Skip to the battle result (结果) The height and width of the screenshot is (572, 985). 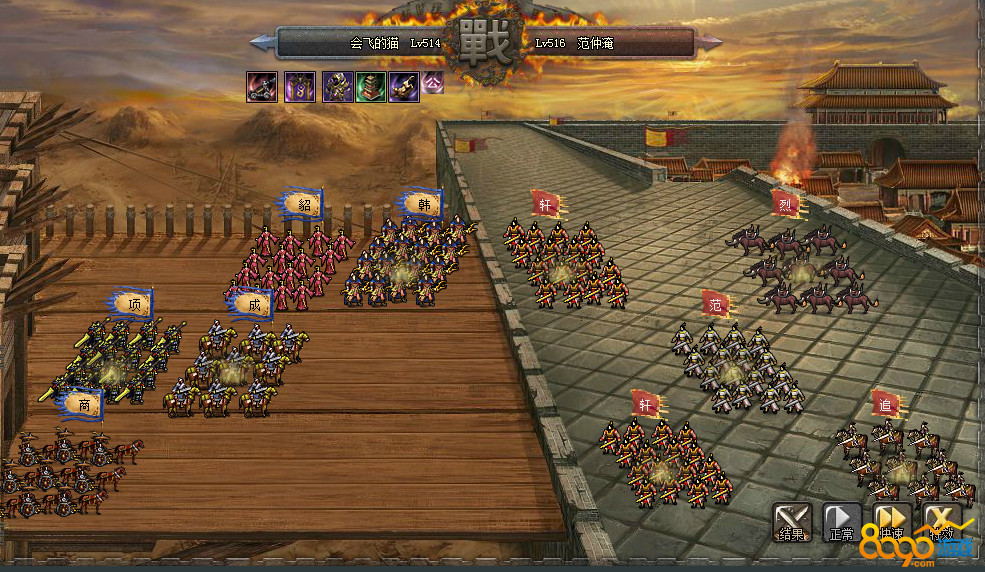[x=791, y=521]
